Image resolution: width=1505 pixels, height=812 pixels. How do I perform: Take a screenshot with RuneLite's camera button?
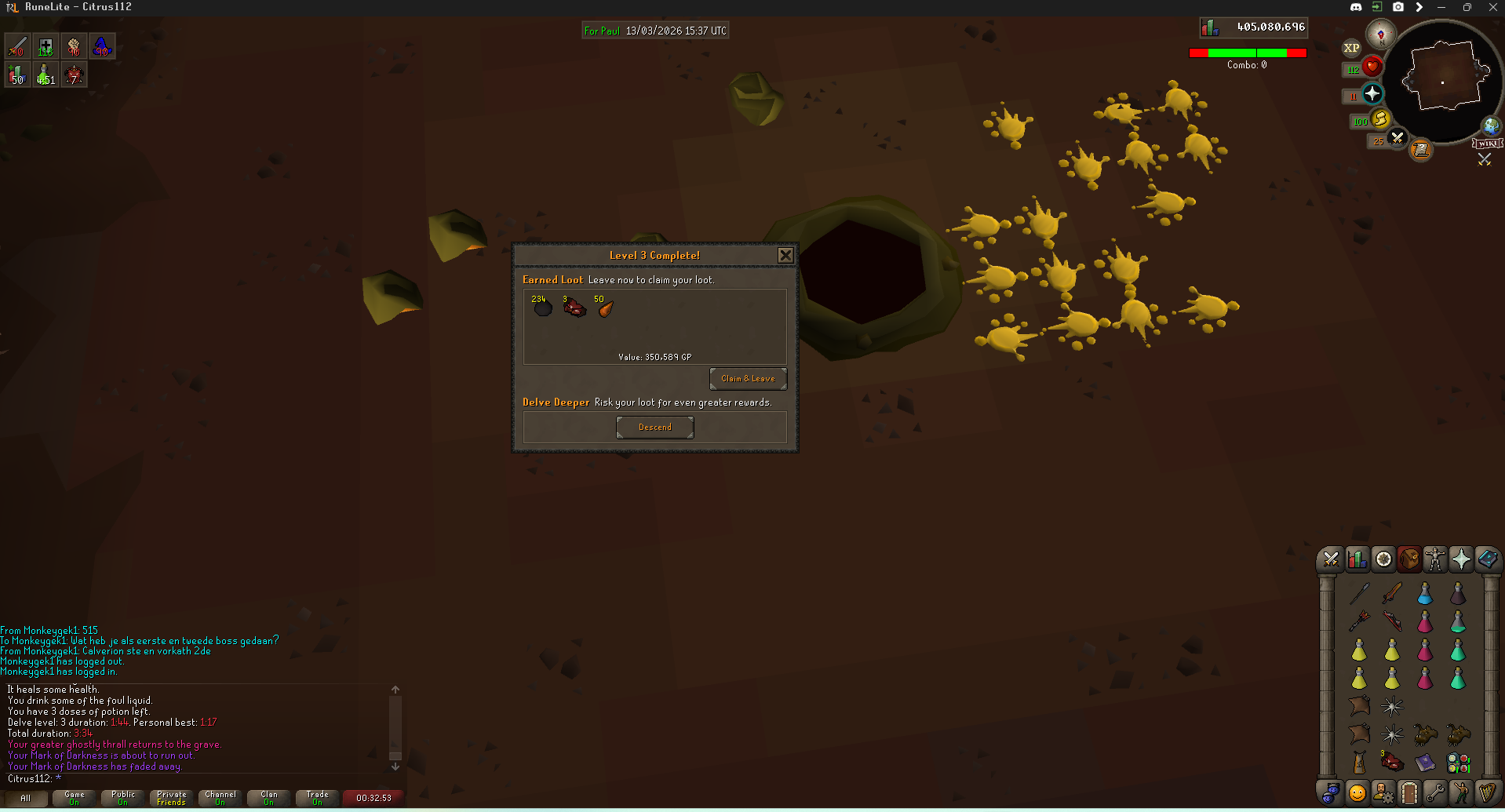pos(1398,7)
